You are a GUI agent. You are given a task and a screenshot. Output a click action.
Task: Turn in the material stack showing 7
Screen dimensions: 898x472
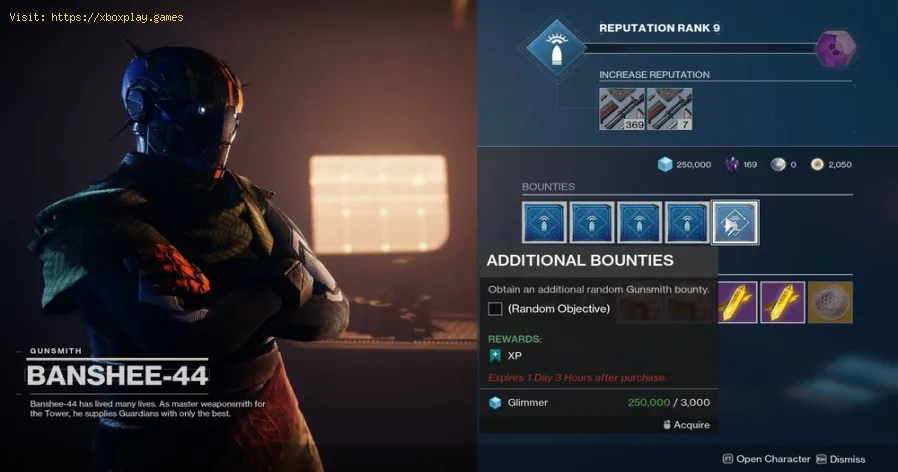[669, 109]
